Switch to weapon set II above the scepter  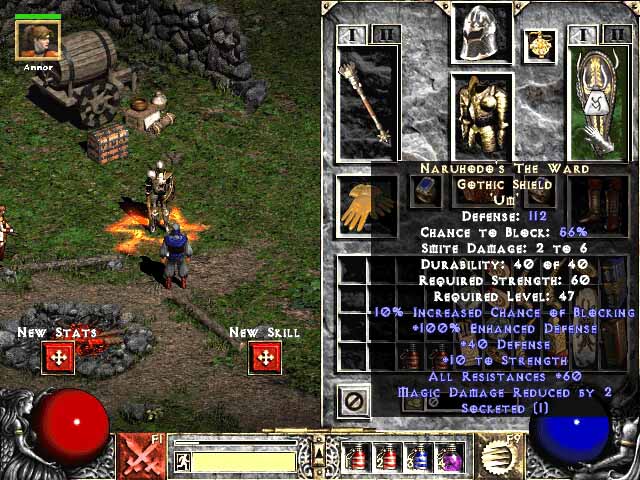(x=385, y=35)
